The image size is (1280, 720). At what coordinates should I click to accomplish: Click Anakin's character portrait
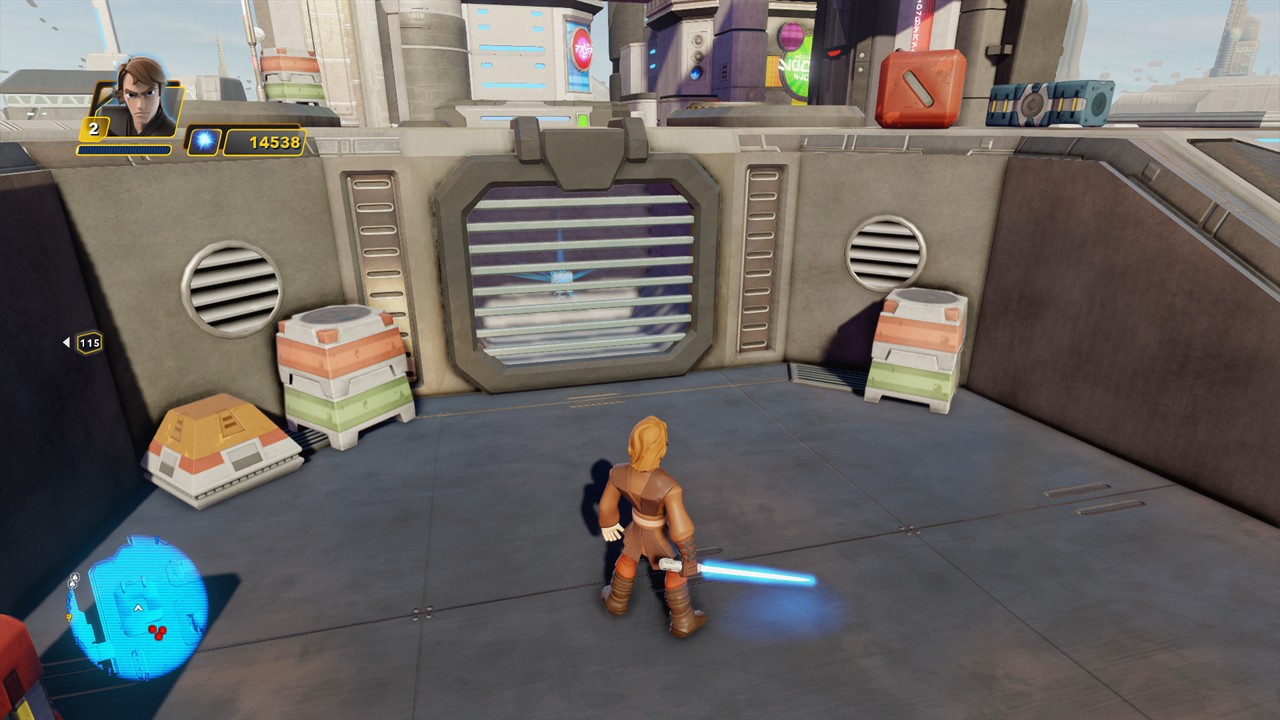coord(137,98)
